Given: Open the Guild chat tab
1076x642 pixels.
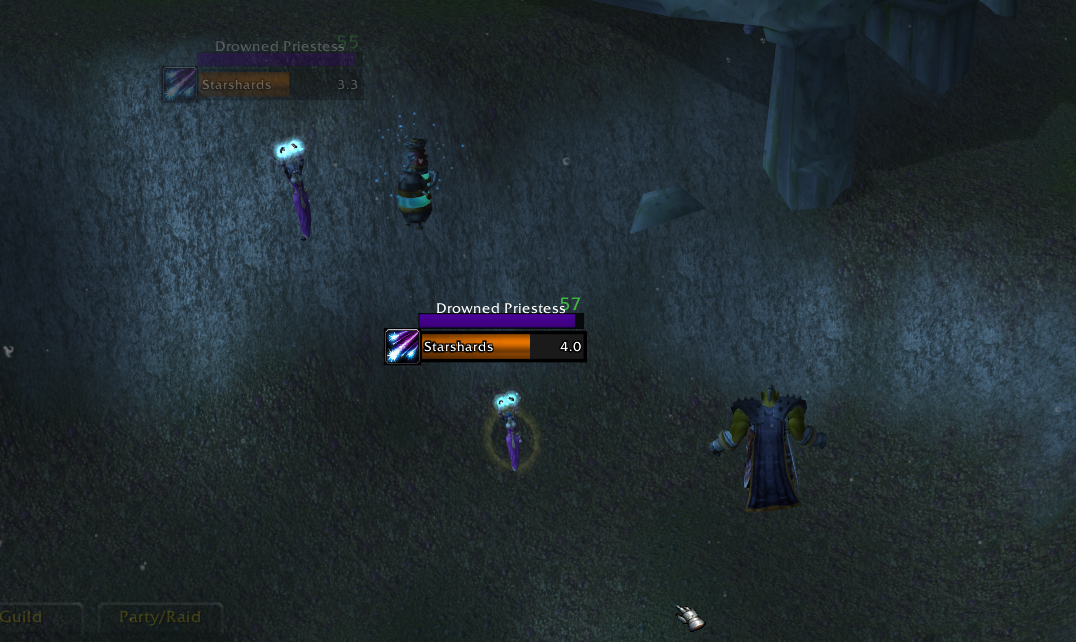Looking at the screenshot, I should click(x=24, y=617).
